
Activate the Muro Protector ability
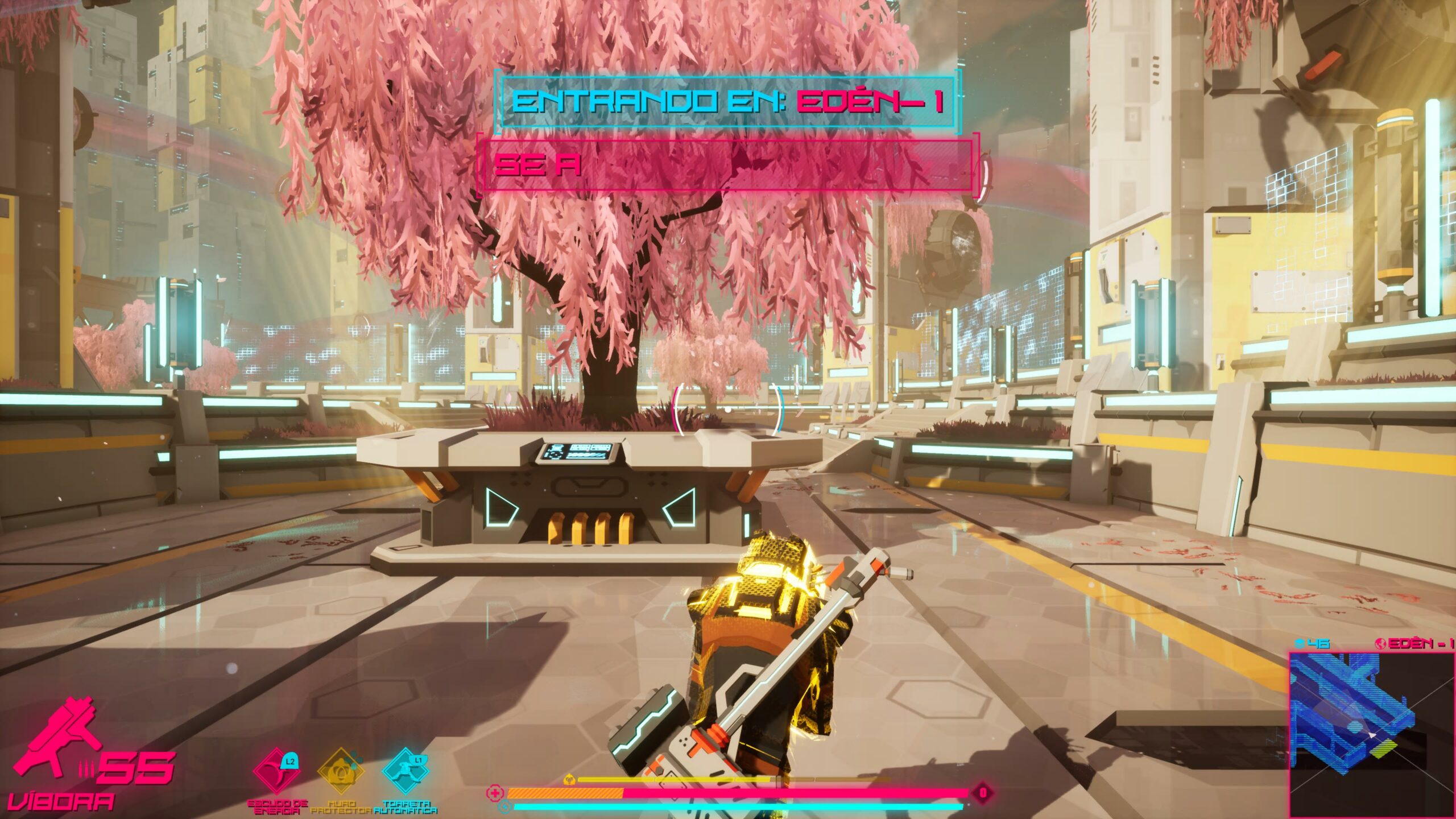[x=340, y=772]
